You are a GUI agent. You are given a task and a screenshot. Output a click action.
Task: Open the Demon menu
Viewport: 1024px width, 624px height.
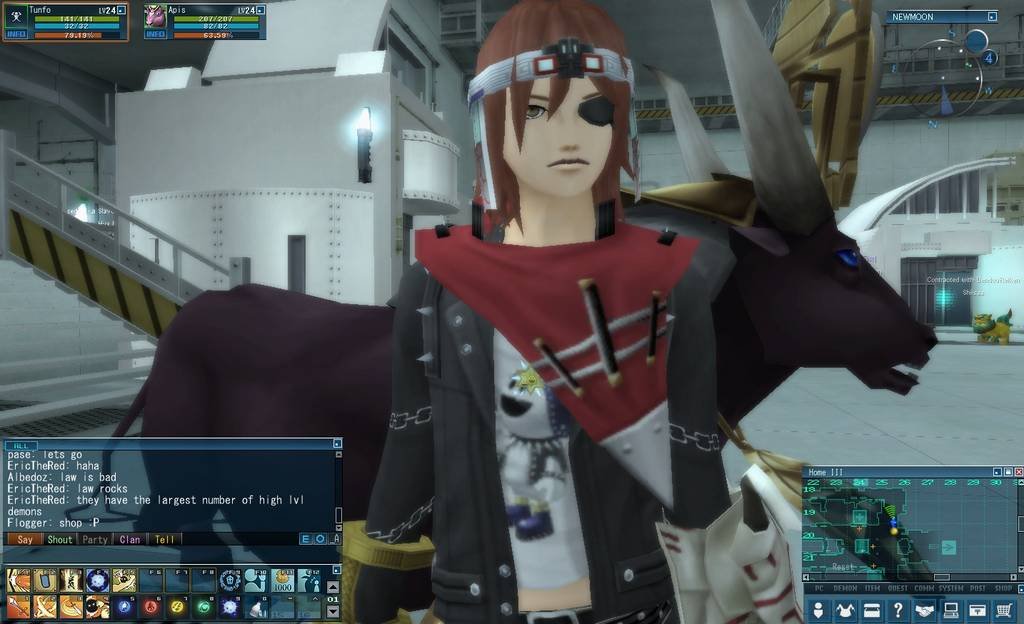coord(845,610)
